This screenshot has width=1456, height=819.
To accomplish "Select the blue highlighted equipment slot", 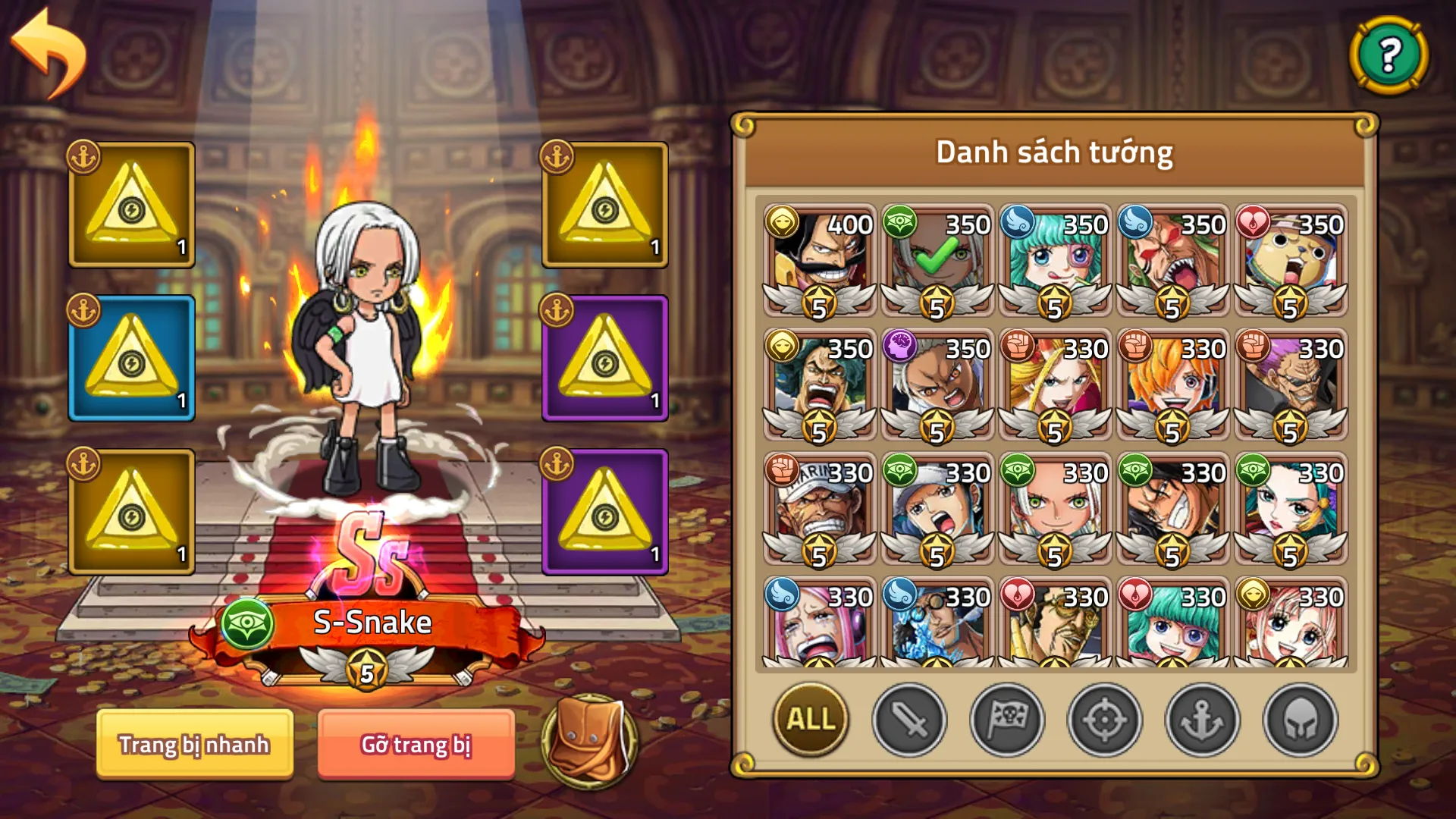I will point(130,356).
